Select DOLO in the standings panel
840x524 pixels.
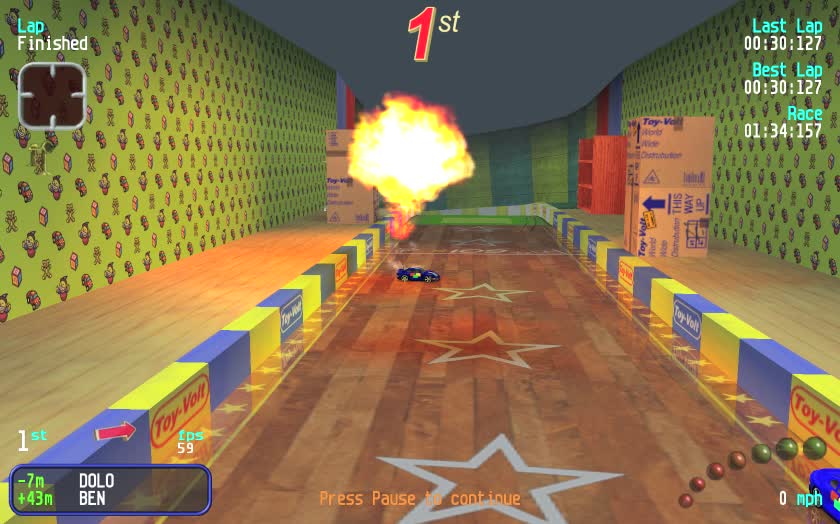tap(96, 480)
